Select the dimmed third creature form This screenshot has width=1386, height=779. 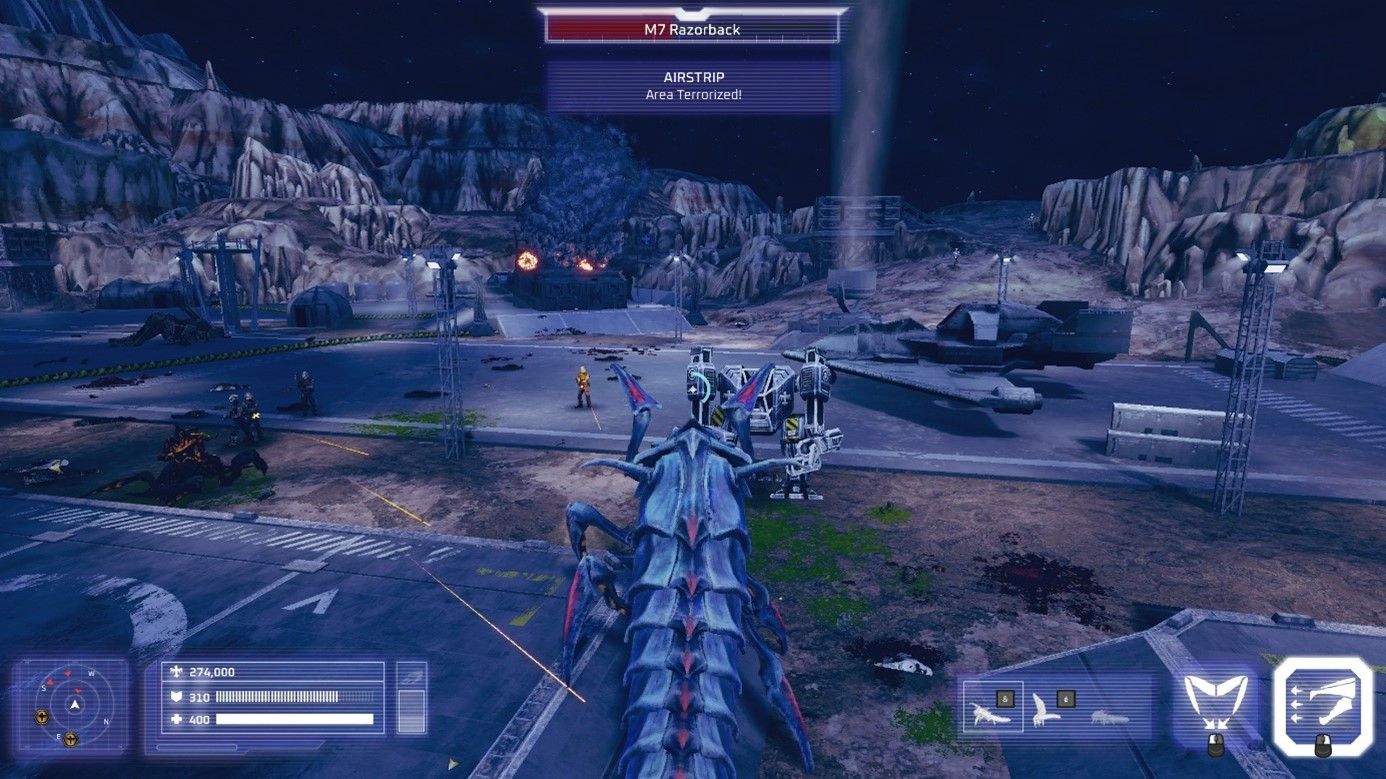pyautogui.click(x=1109, y=716)
